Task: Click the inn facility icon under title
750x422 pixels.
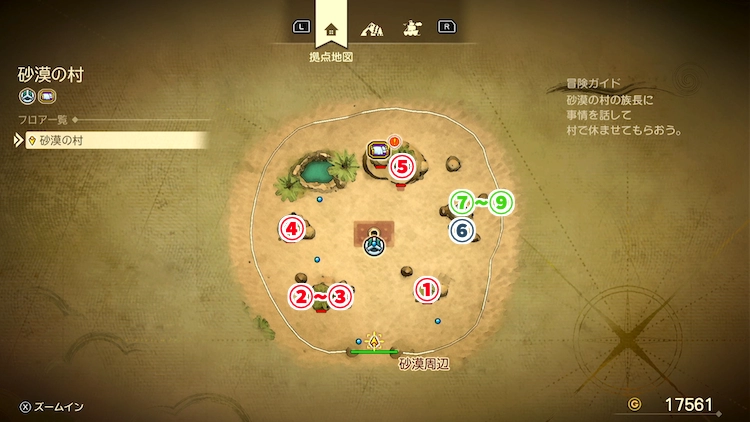Action: pos(46,97)
